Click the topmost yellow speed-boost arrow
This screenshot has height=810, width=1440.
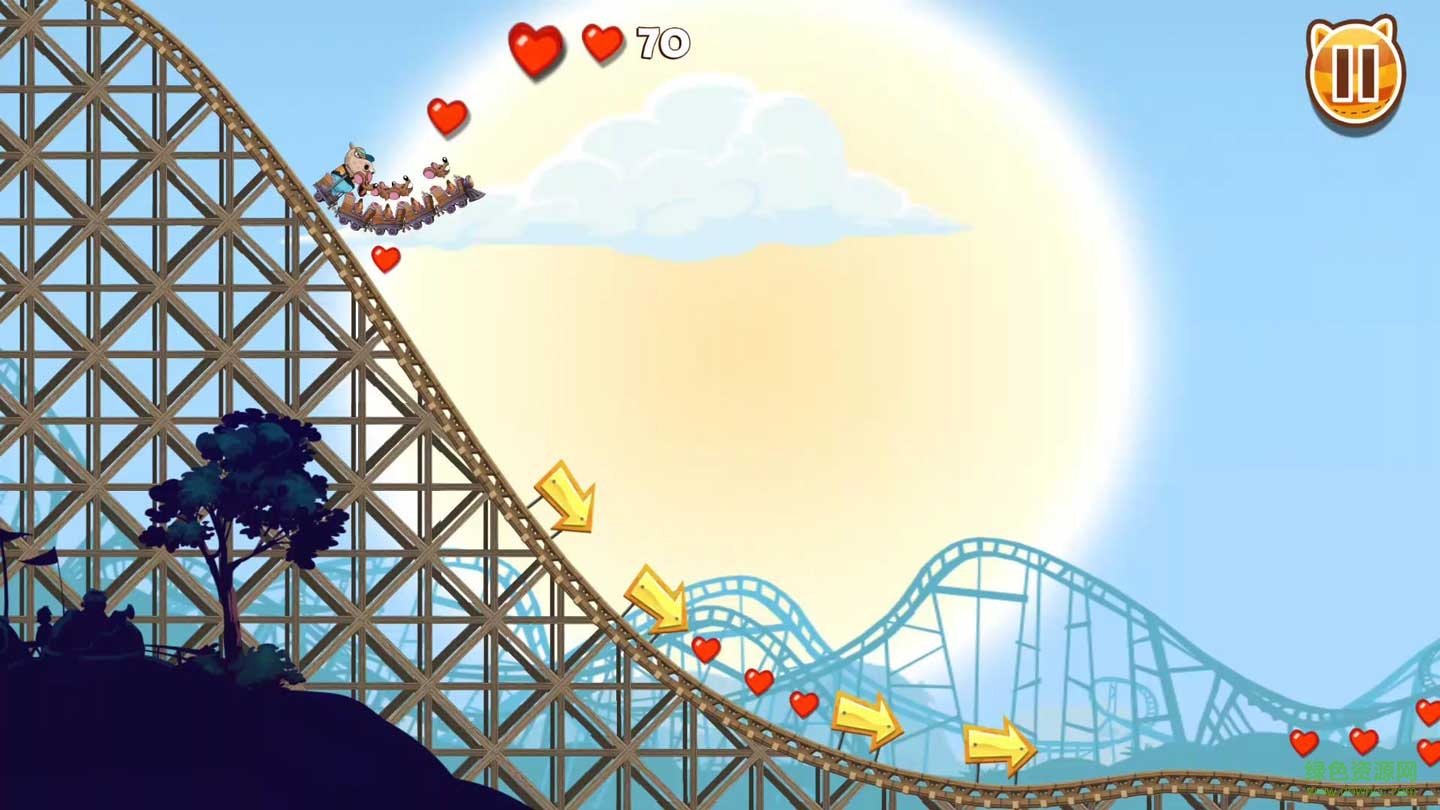(566, 498)
